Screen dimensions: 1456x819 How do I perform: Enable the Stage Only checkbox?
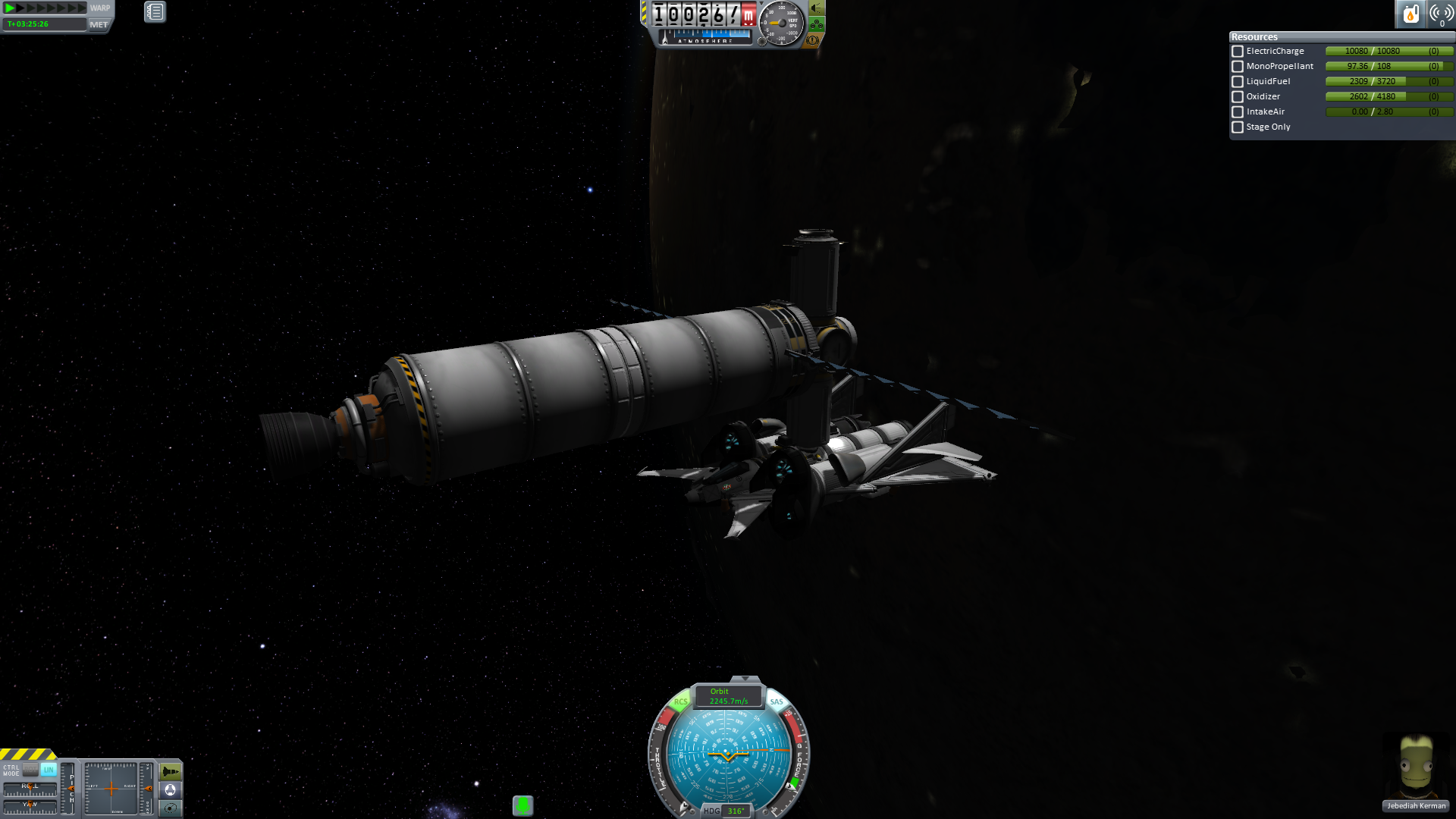pyautogui.click(x=1238, y=127)
